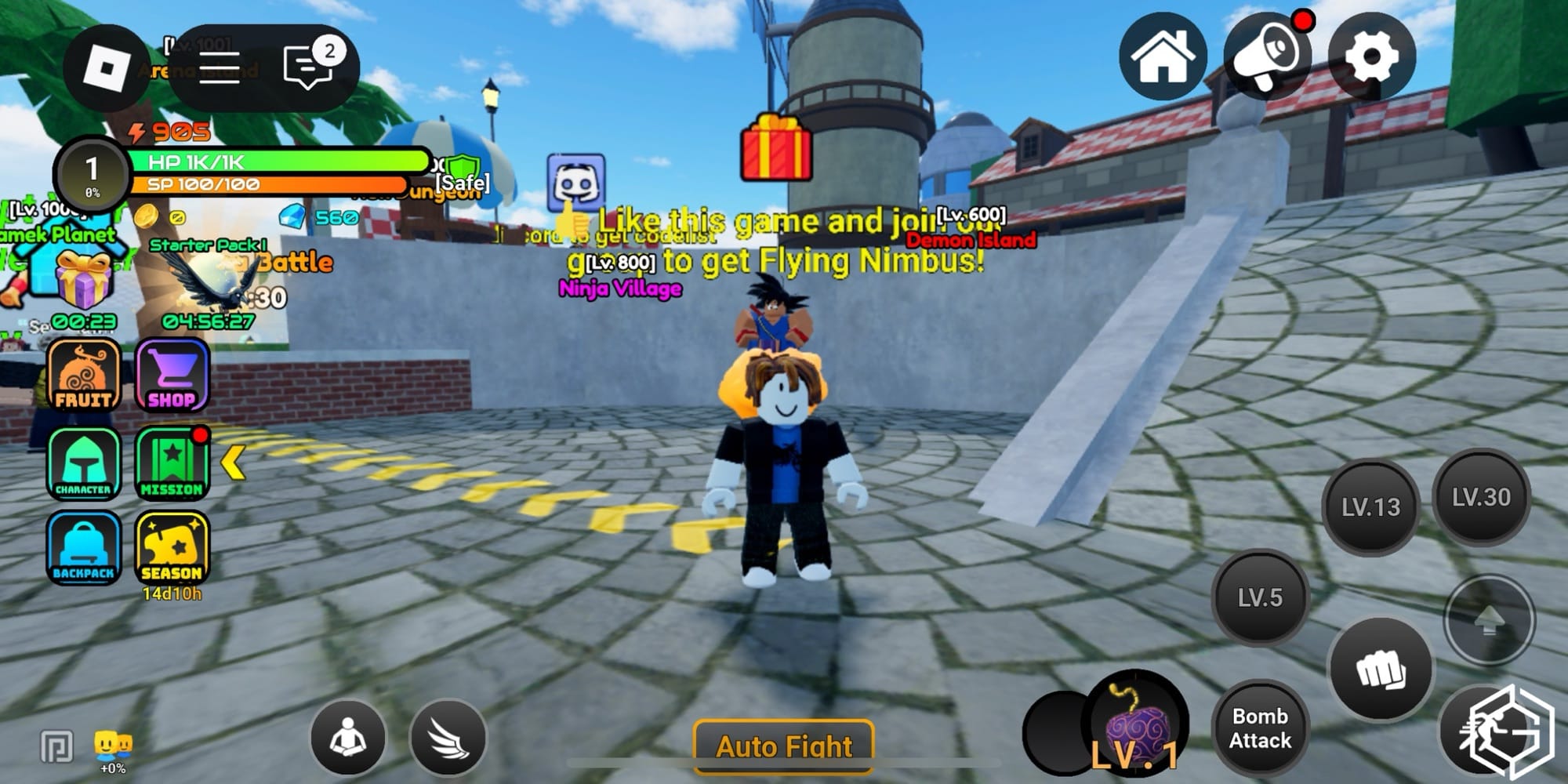The width and height of the screenshot is (1568, 784).
Task: Click the Discord icon above the sign
Action: 578,180
